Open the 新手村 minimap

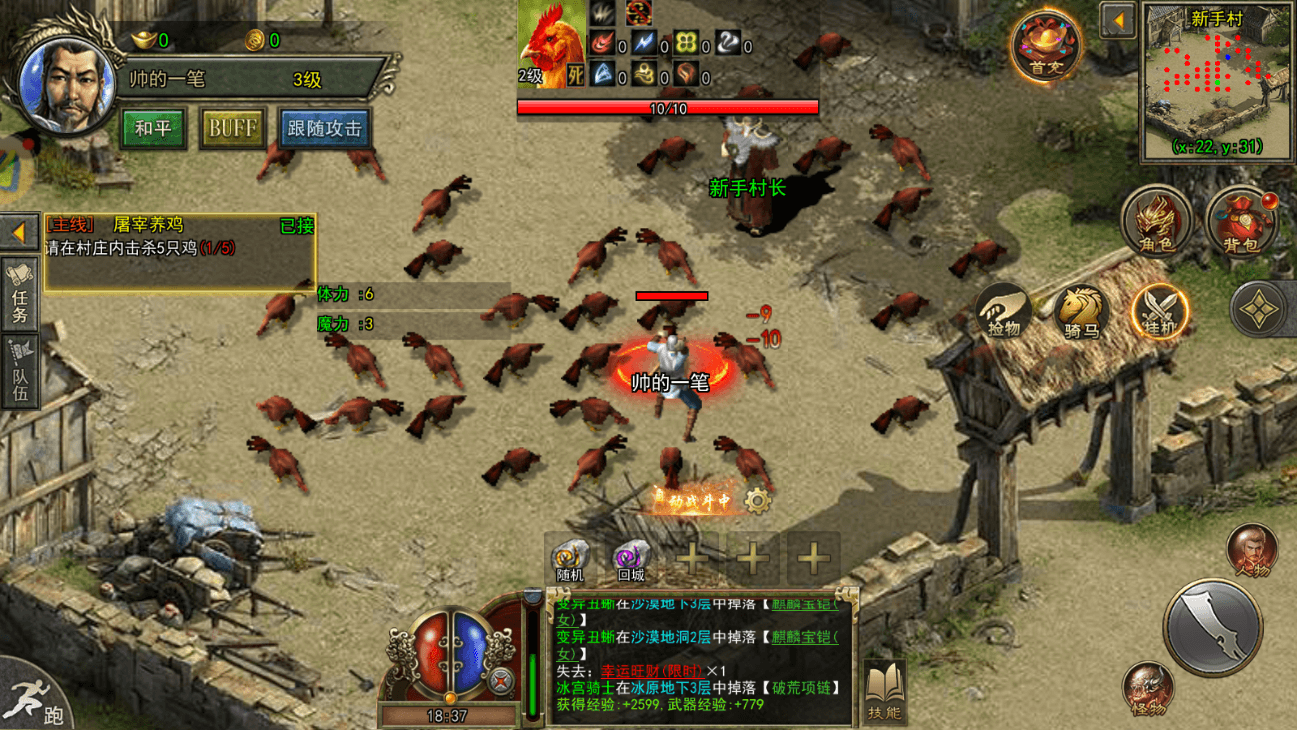point(1215,82)
